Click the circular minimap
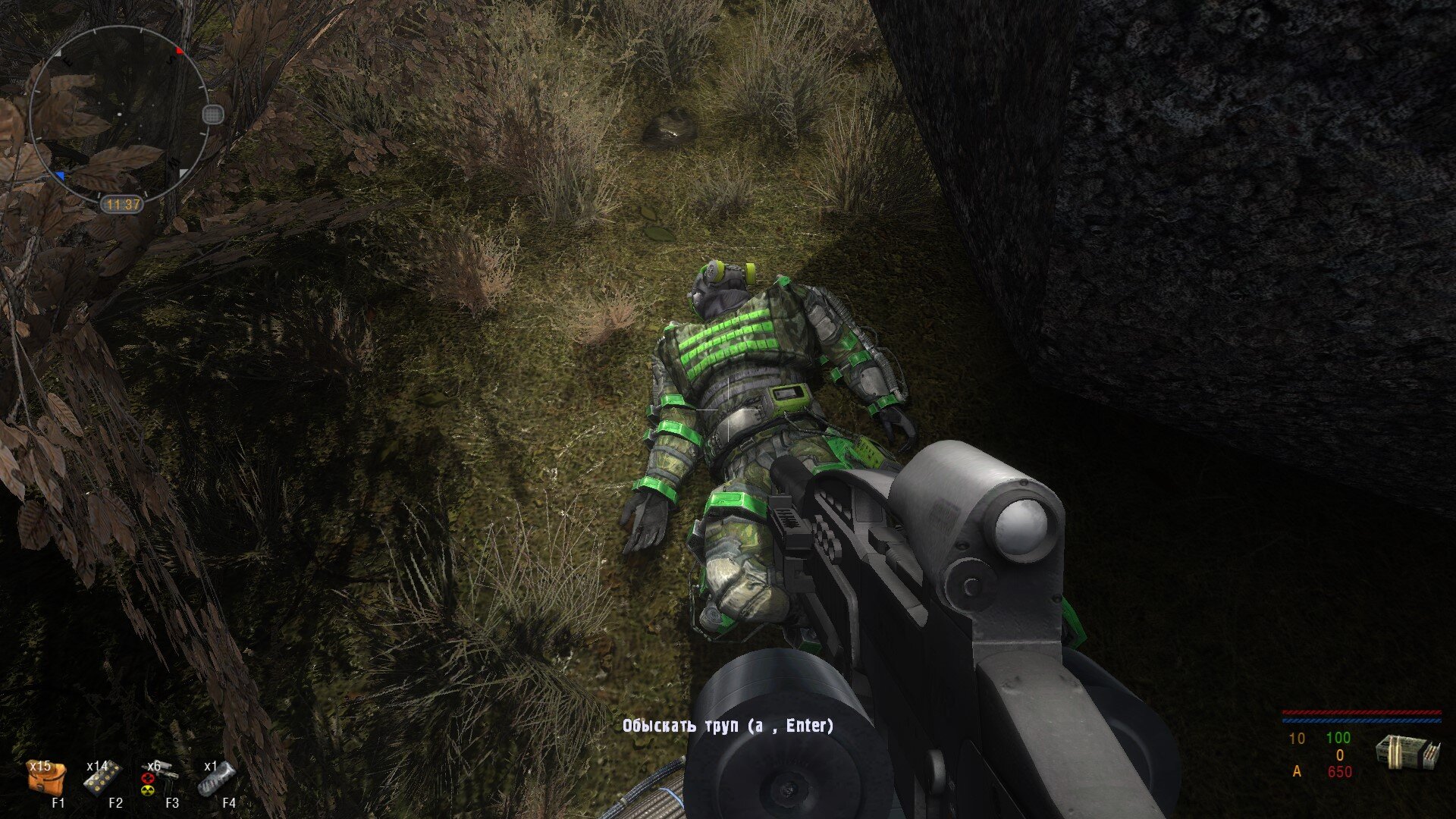 118,114
